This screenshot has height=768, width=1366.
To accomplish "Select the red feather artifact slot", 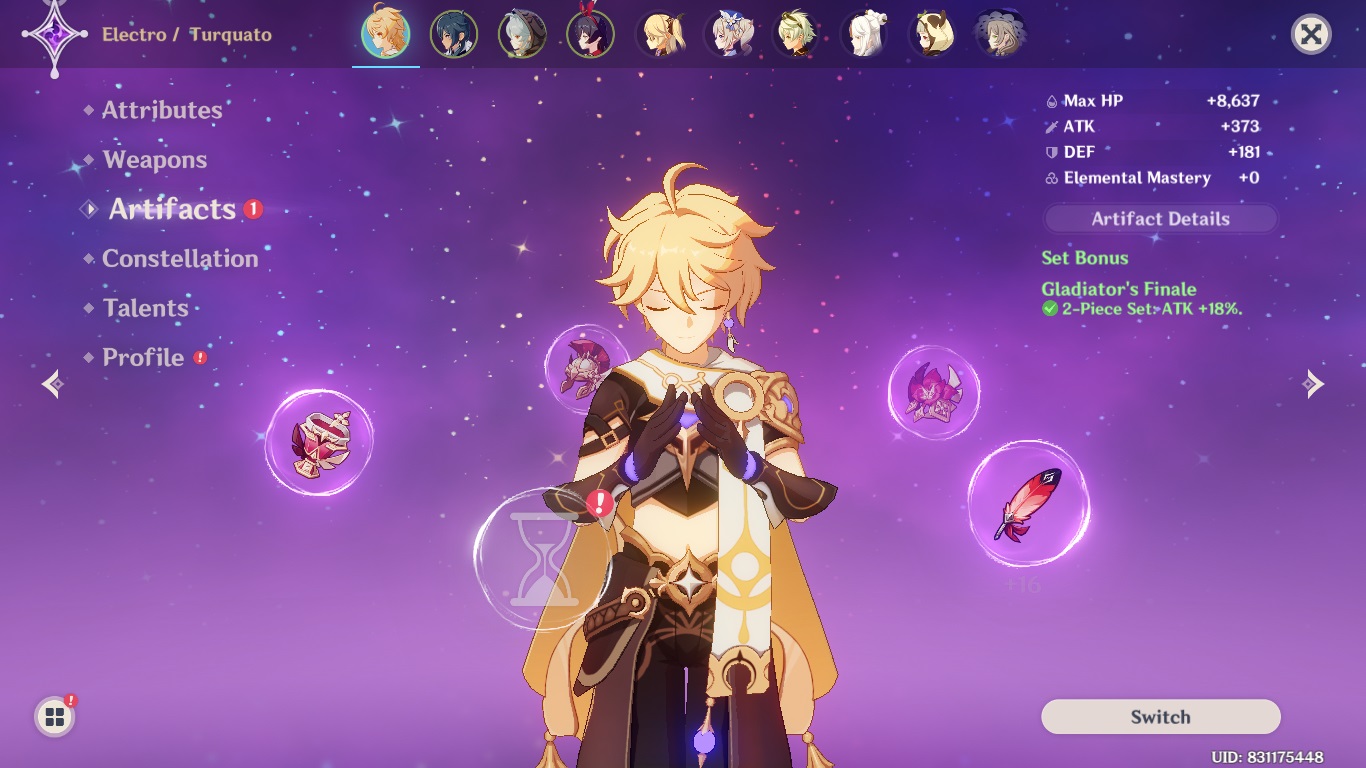I will [1028, 503].
